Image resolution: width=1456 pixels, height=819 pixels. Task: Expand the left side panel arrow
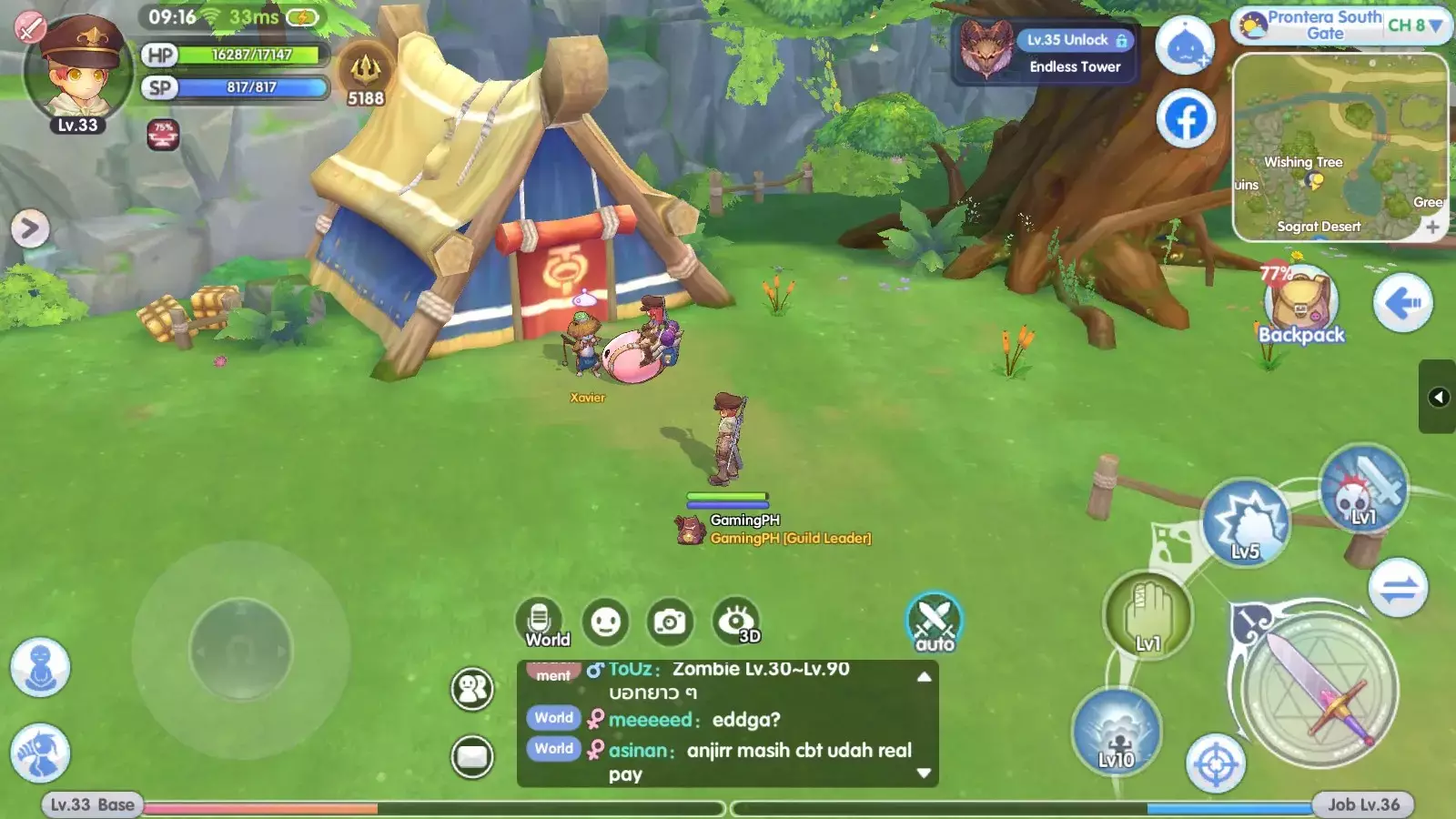pos(30,227)
